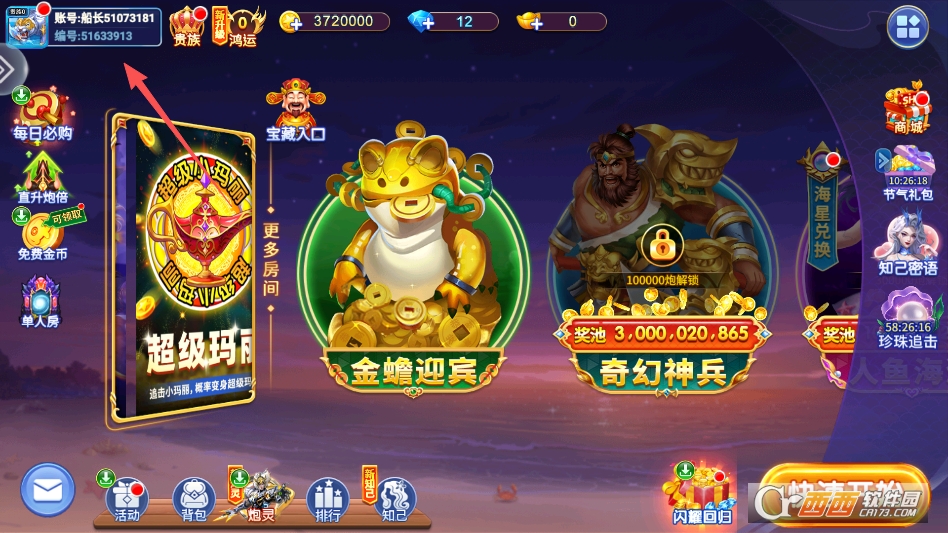
Task: Open 每日必购 daily purchase
Action: point(42,113)
